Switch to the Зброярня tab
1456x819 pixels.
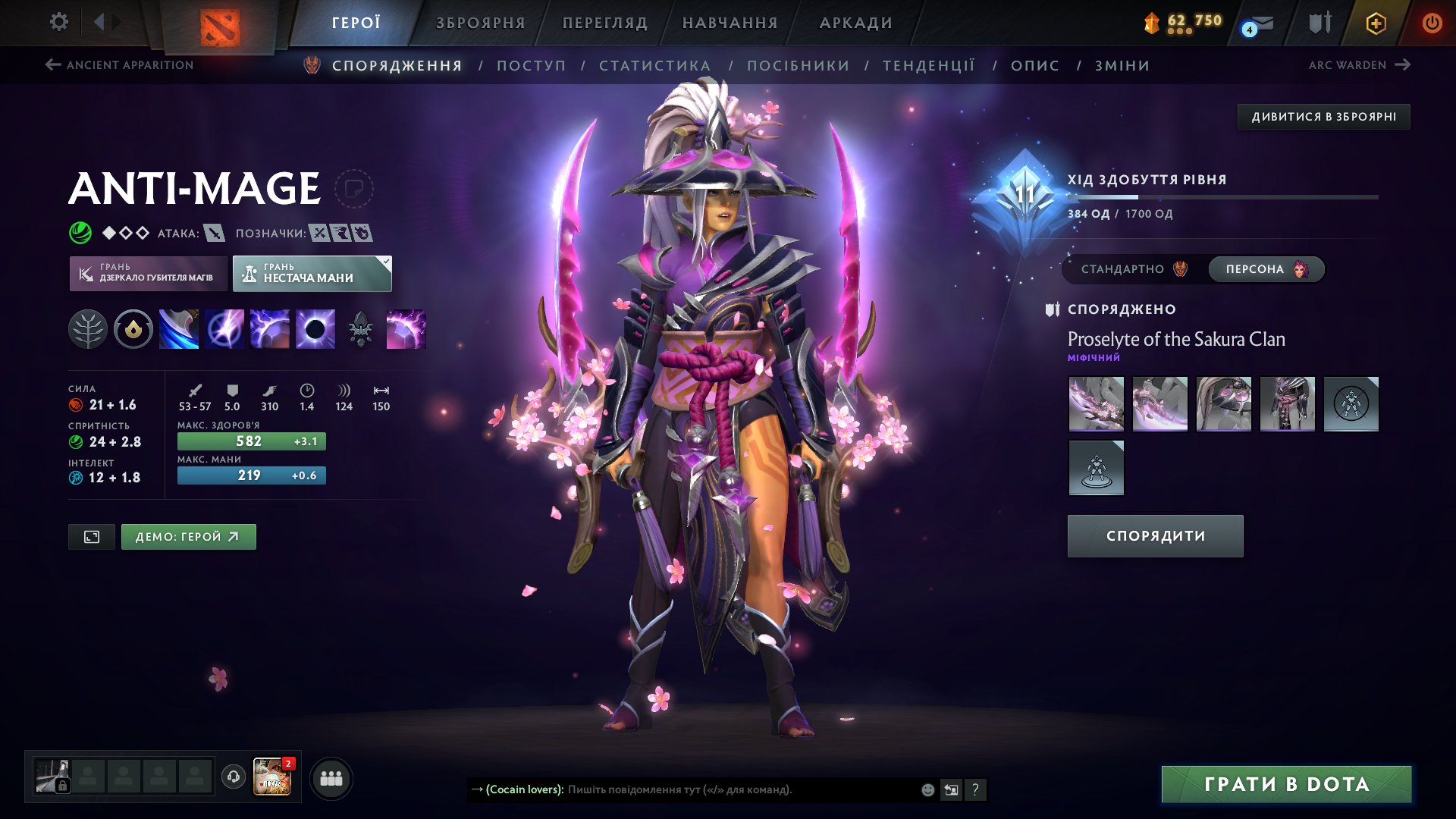[481, 23]
